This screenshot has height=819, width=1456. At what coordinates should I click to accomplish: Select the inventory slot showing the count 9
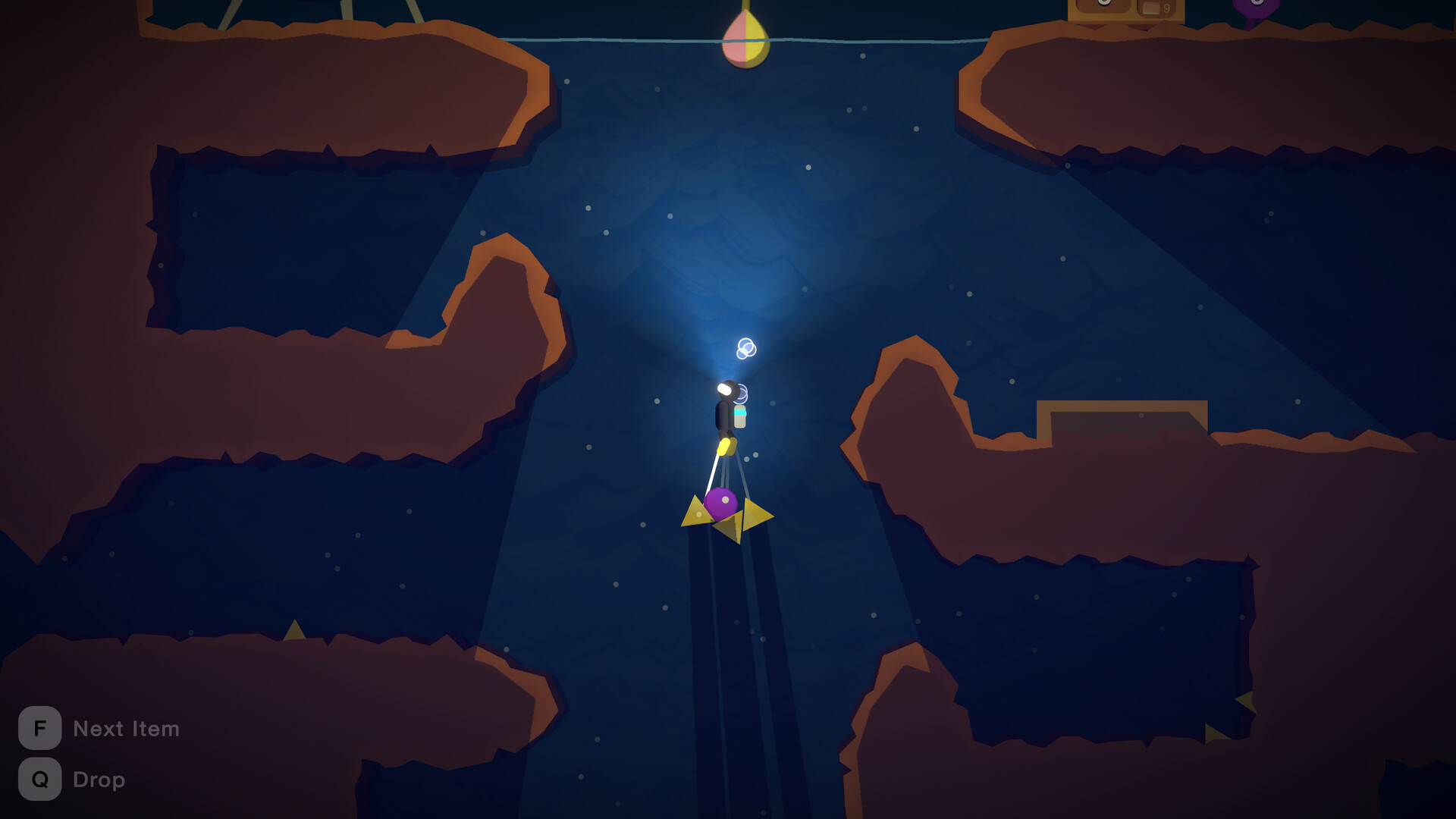(1156, 7)
